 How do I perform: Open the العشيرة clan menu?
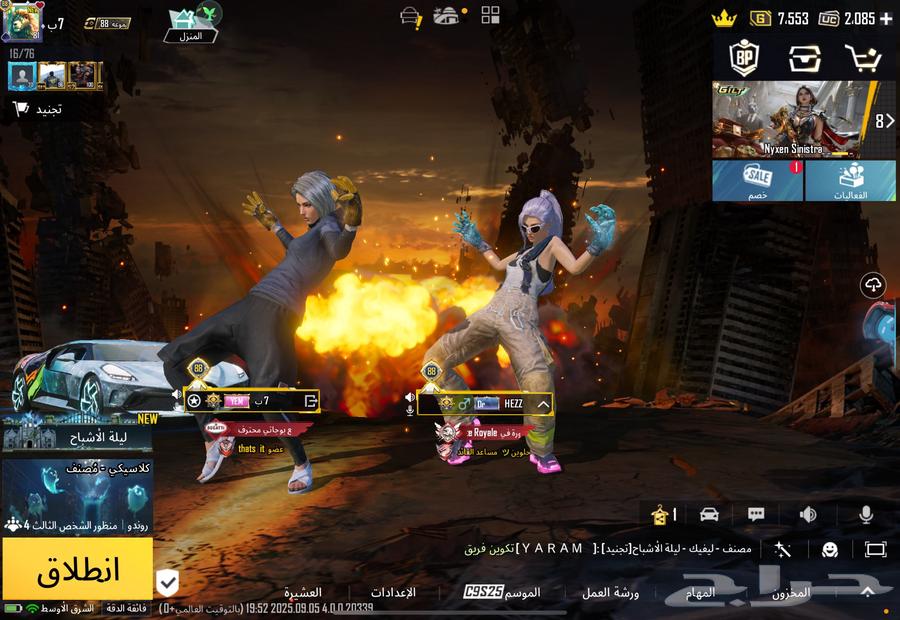point(302,593)
